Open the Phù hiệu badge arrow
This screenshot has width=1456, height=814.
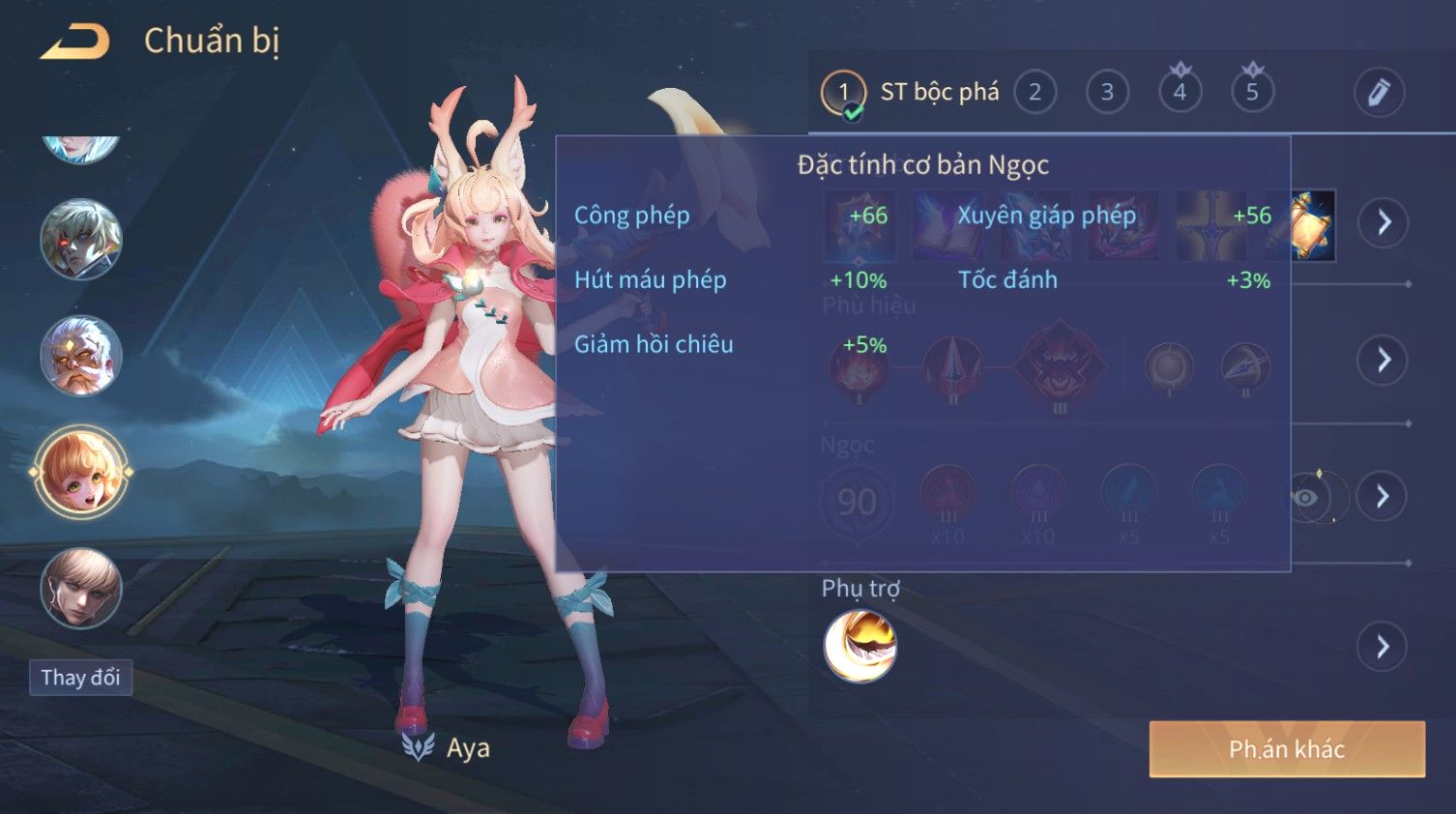[1383, 360]
